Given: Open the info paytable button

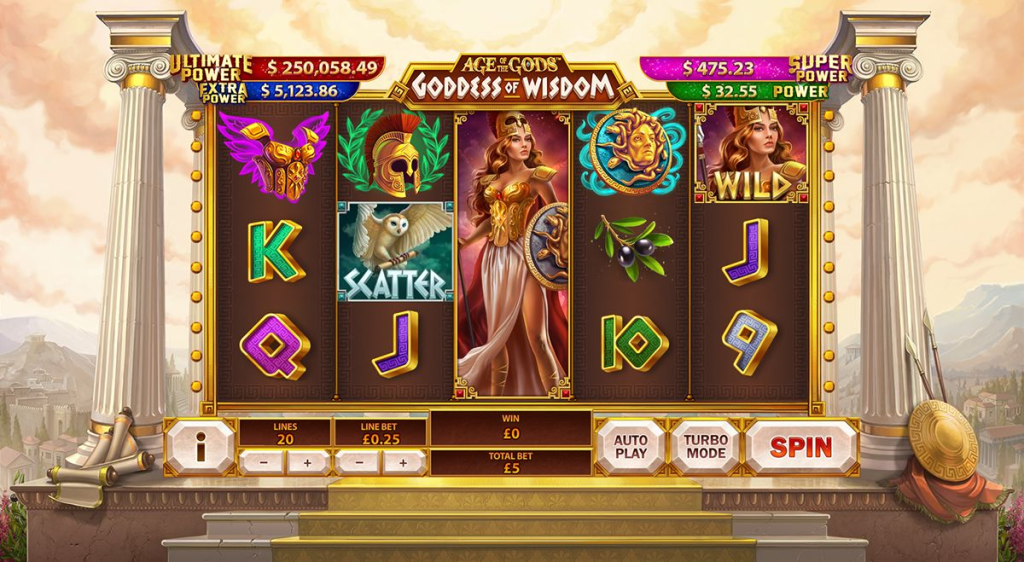Looking at the screenshot, I should coord(200,447).
